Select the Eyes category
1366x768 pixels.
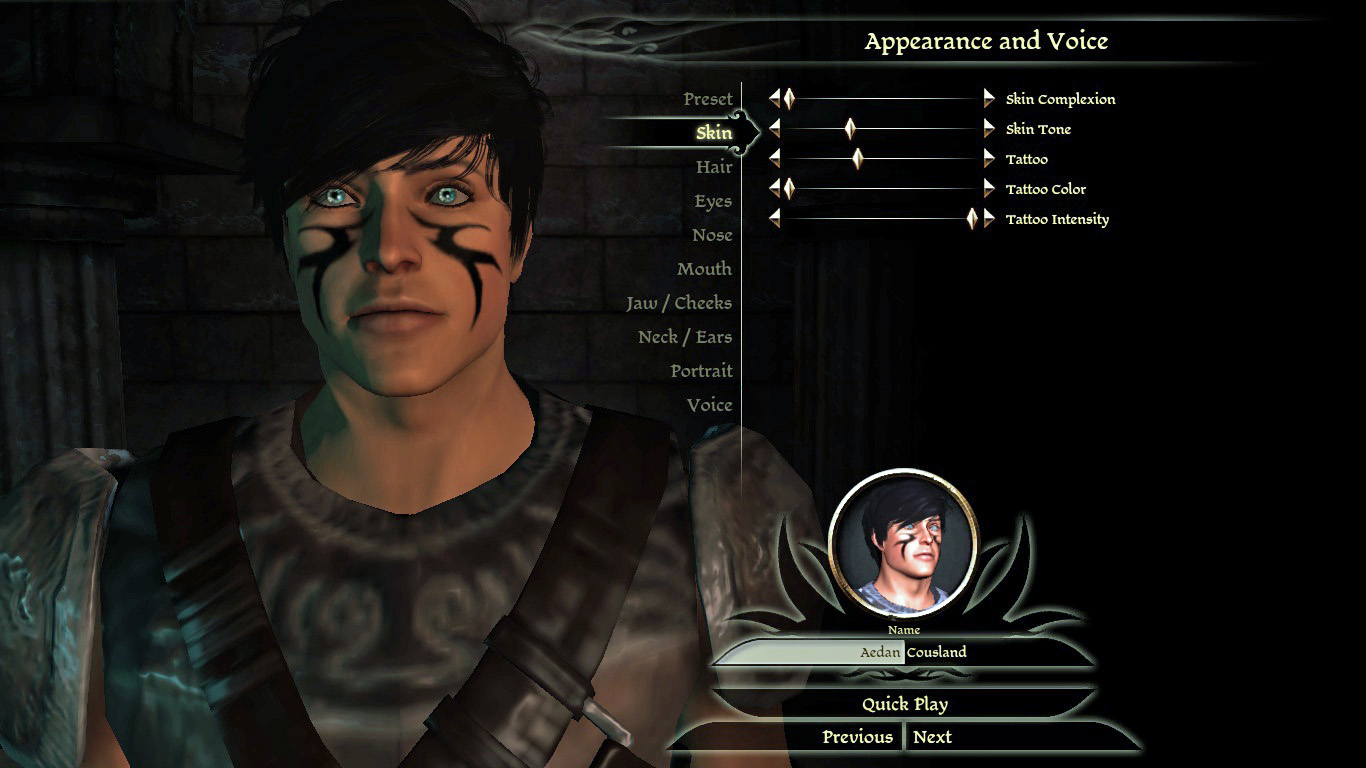(x=713, y=201)
